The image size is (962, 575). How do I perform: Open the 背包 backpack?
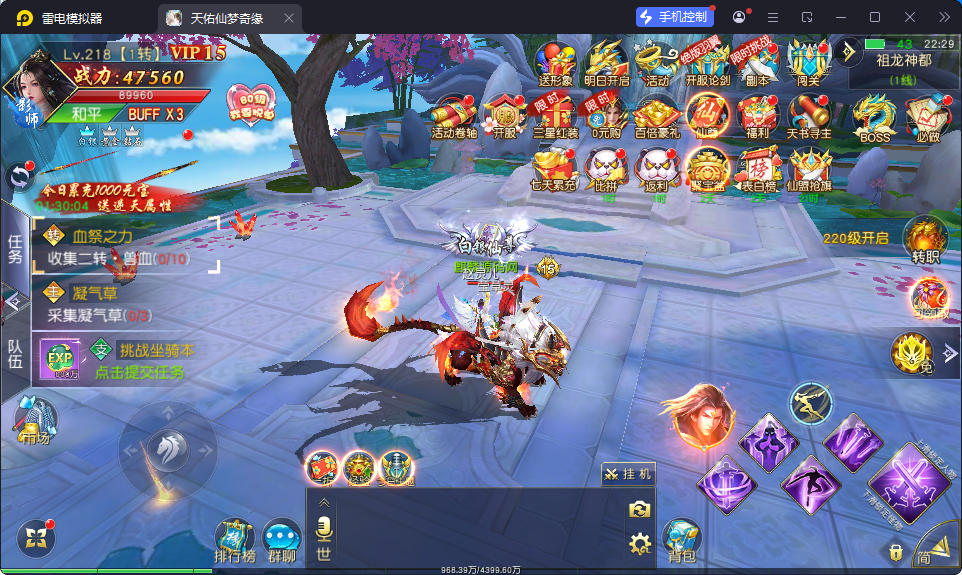(x=681, y=540)
